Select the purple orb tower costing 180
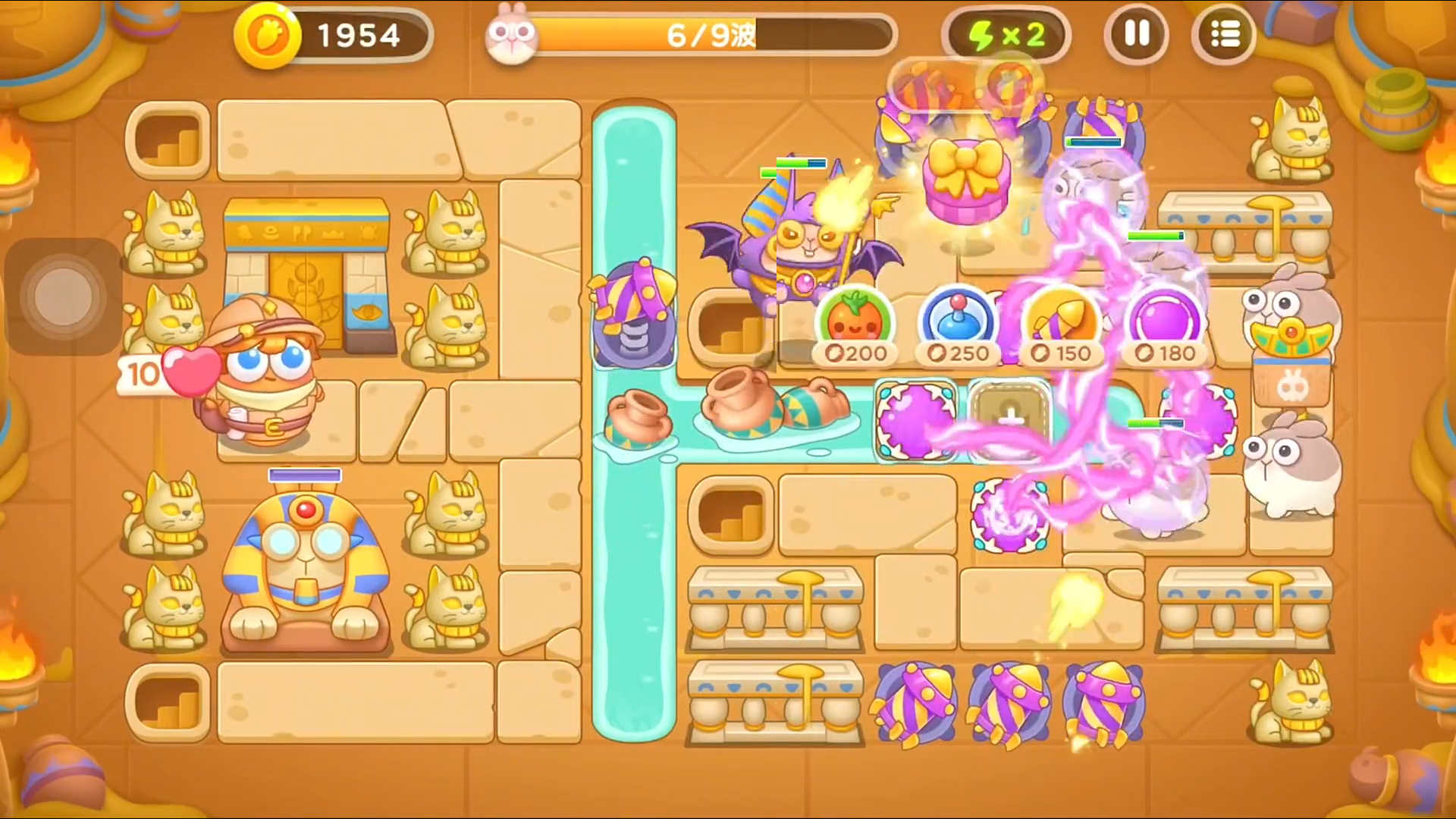The width and height of the screenshot is (1456, 819). 1163,322
